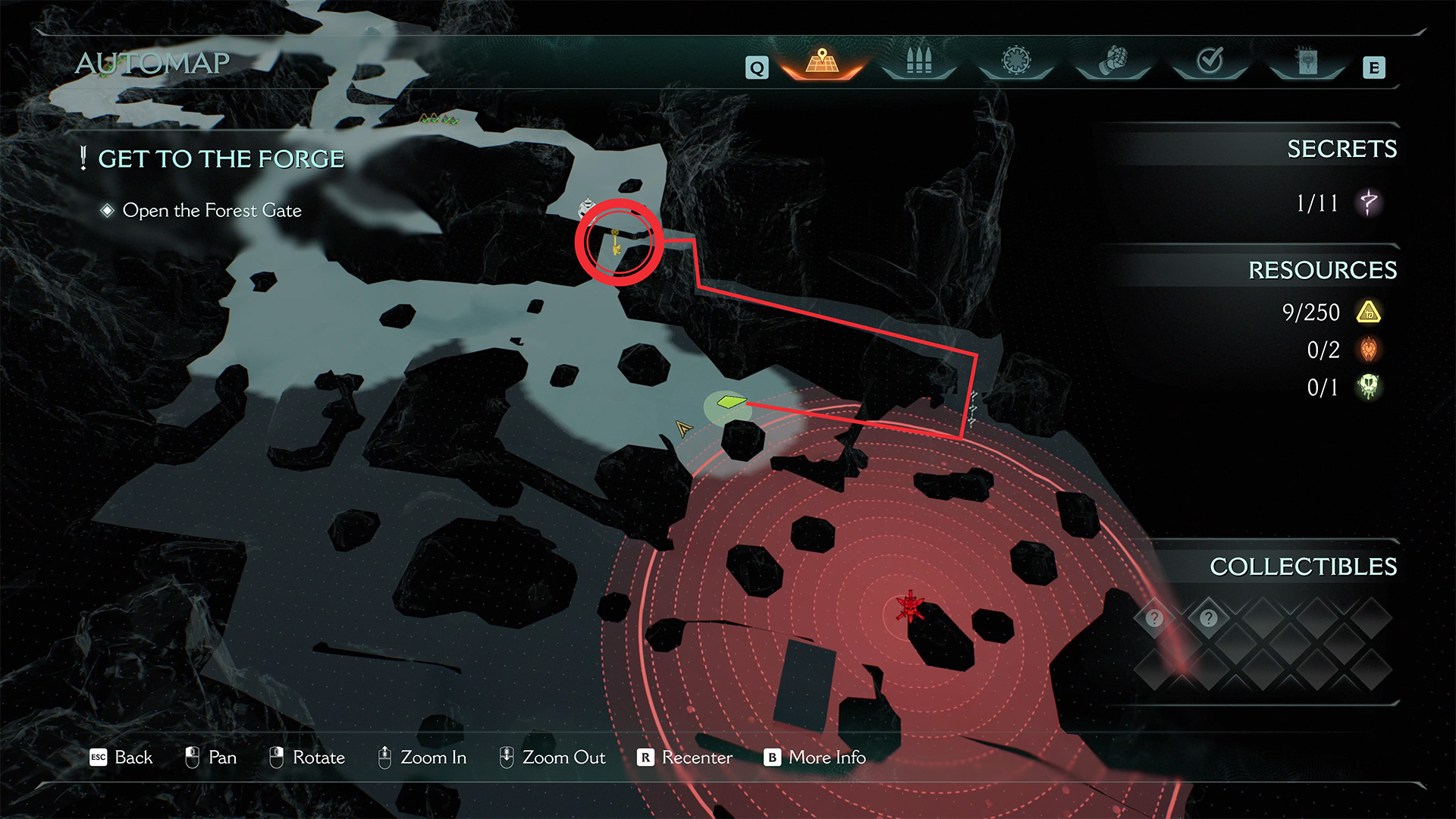The width and height of the screenshot is (1456, 819).
Task: Switch to the gauntlet fist tab
Action: pos(1113,61)
